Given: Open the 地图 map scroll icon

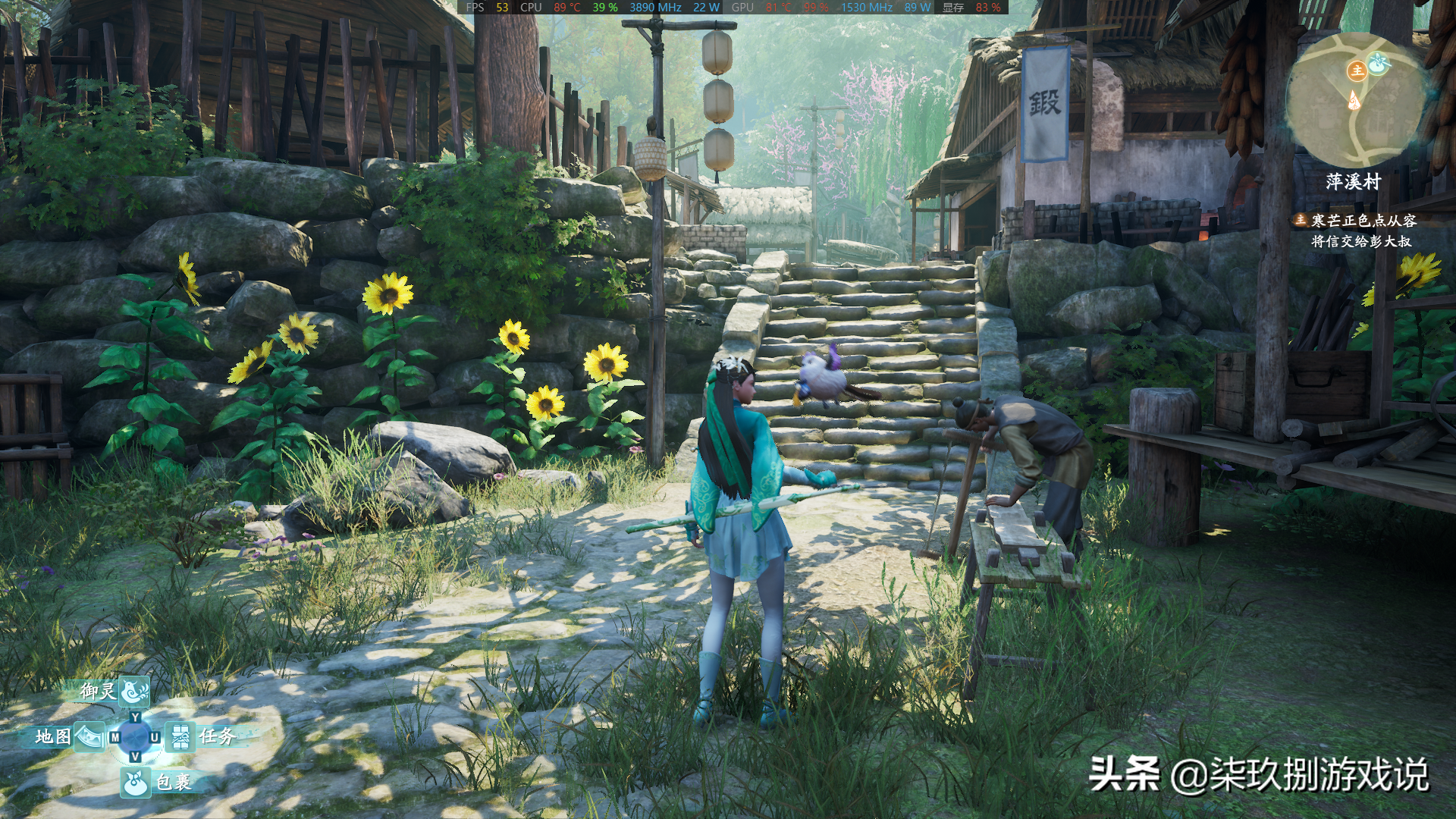Looking at the screenshot, I should (90, 735).
